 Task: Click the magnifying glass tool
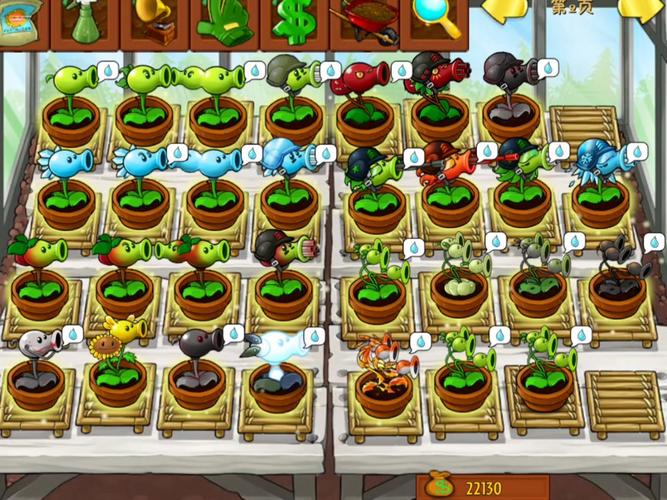[436, 20]
